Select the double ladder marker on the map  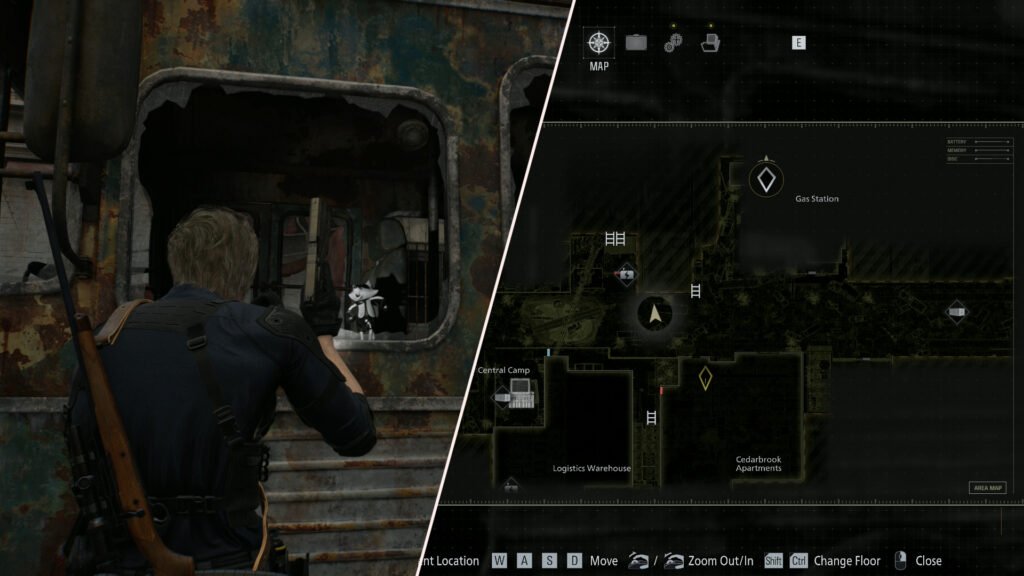point(615,239)
